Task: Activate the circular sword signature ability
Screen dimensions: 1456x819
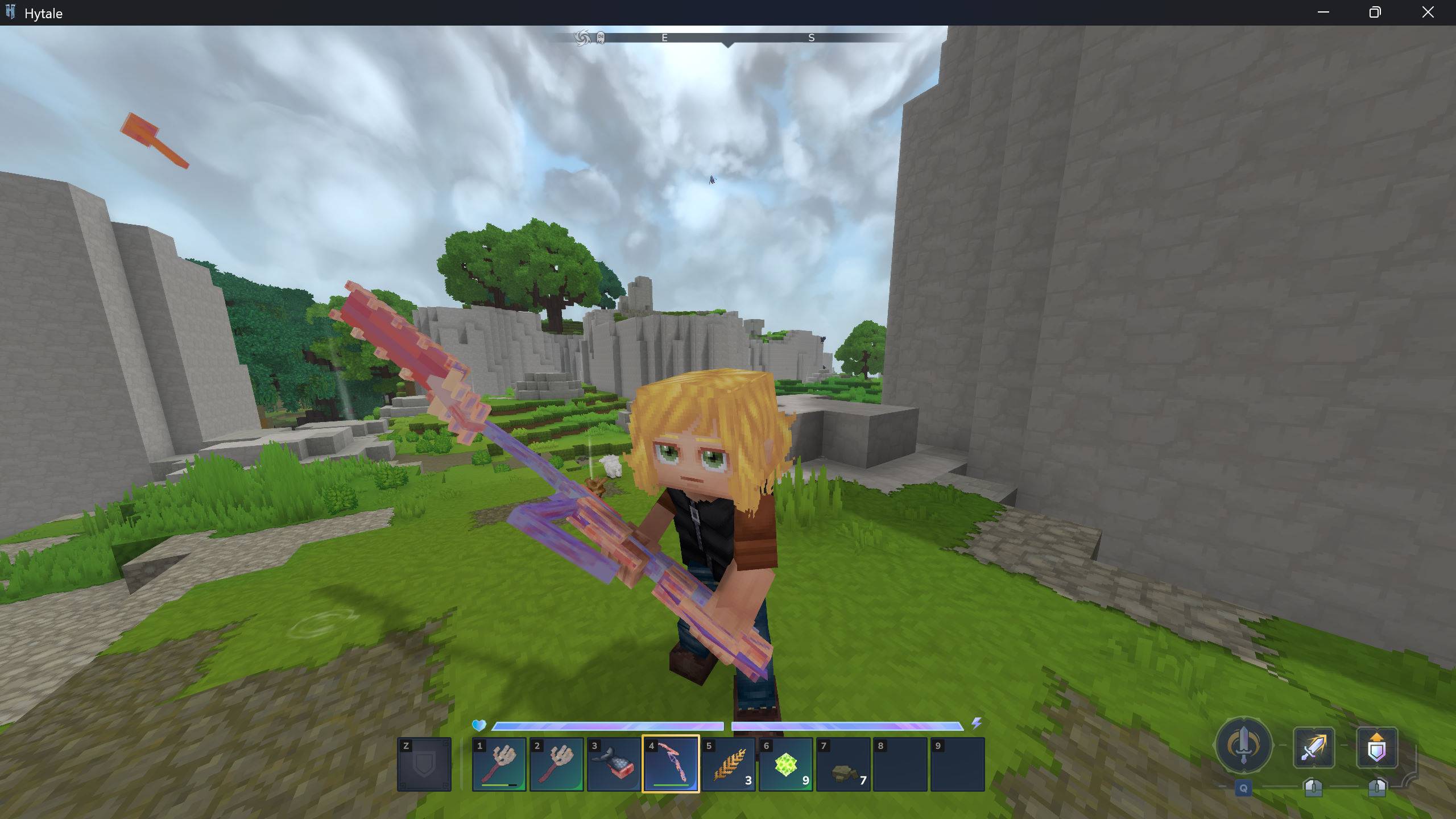Action: (1243, 744)
